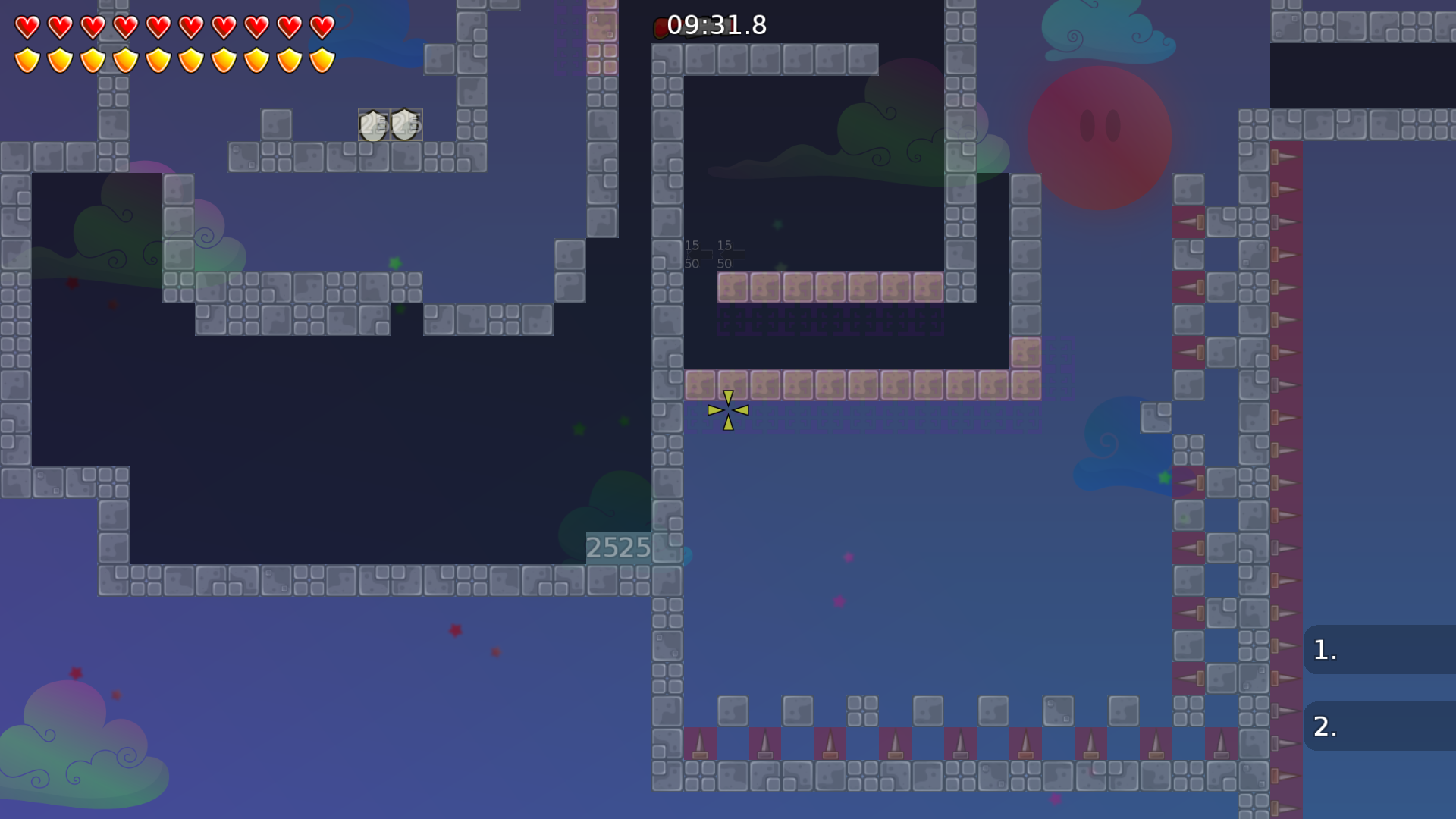This screenshot has height=819, width=1456.
Task: Click the 09:31.8 timer display
Action: pos(717,26)
